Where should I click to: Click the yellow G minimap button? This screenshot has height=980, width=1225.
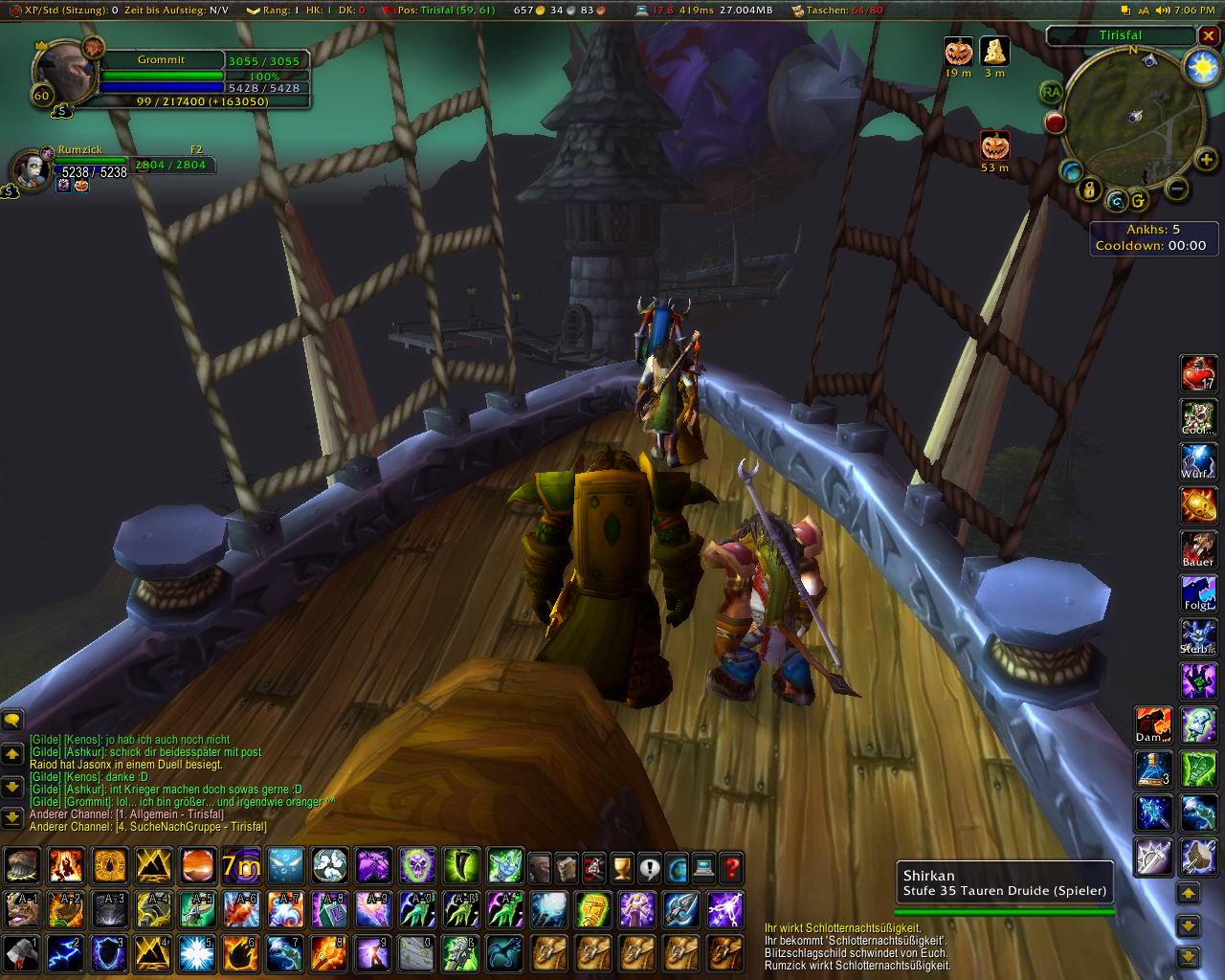click(1138, 201)
